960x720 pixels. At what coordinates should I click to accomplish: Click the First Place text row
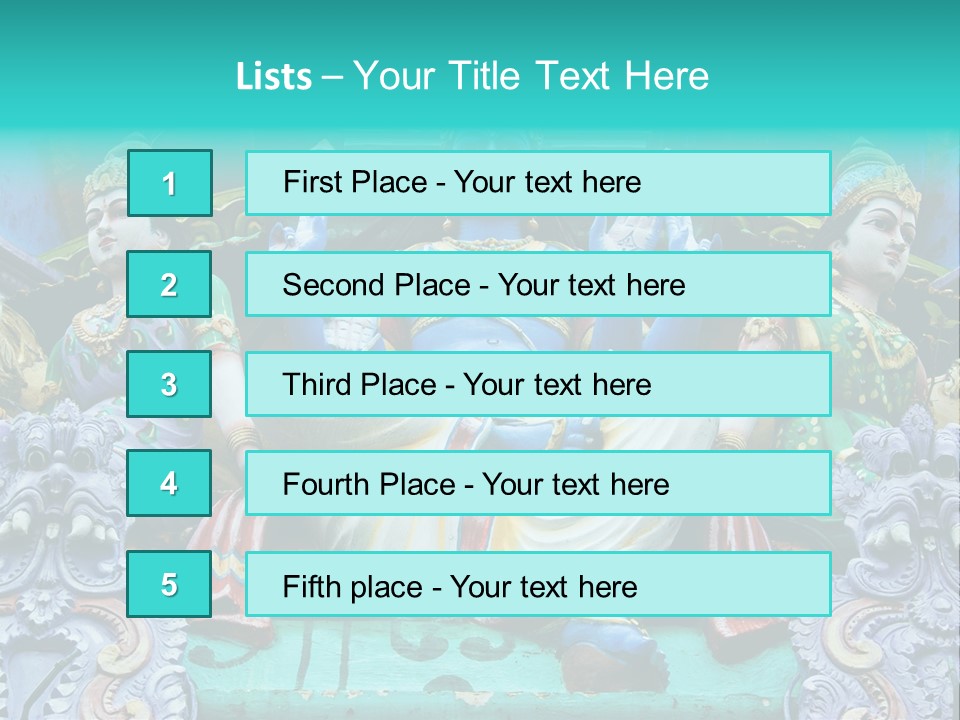point(538,183)
